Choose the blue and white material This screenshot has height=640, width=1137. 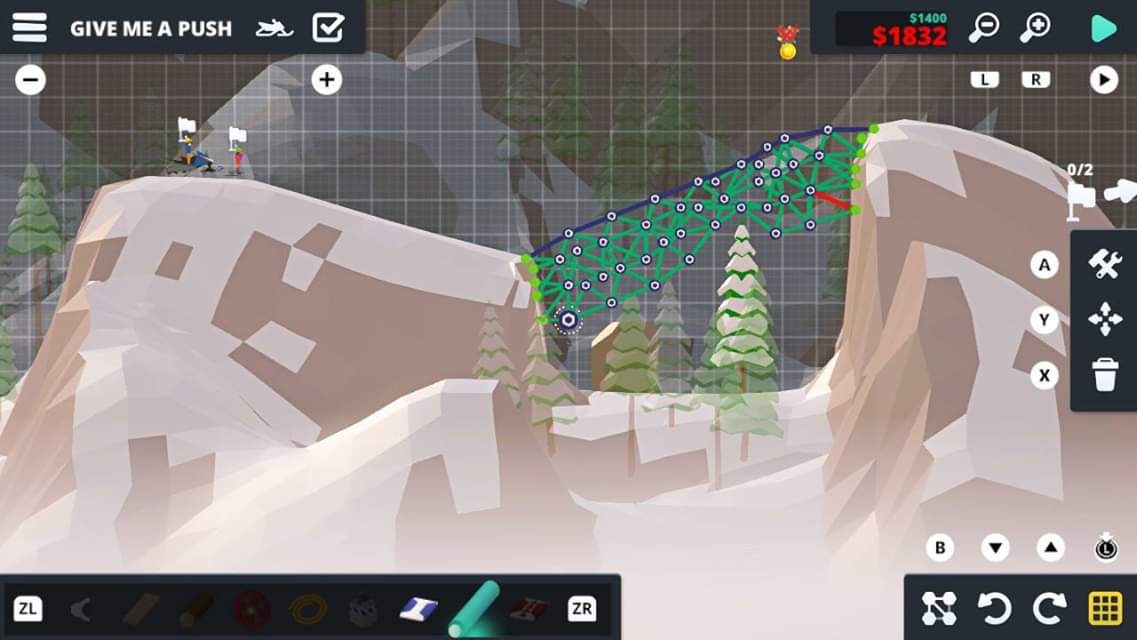coord(418,608)
